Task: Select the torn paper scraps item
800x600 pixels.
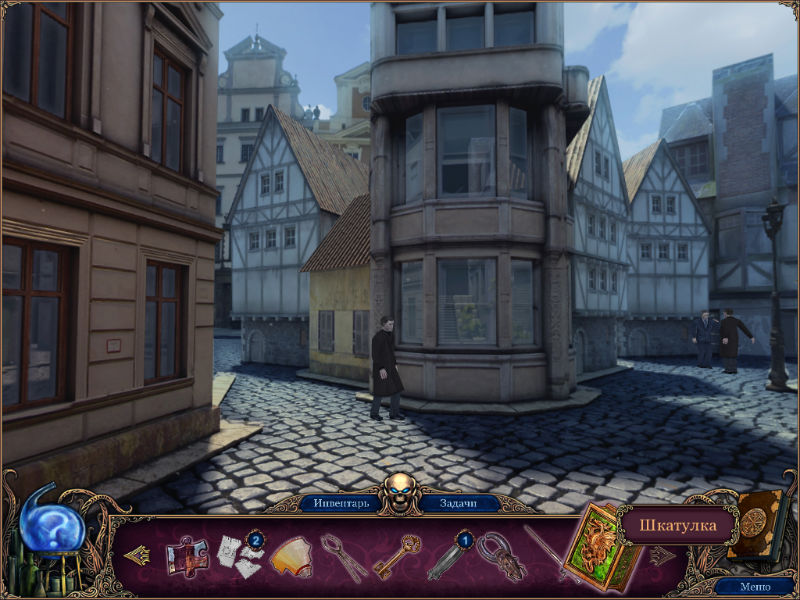Action: click(x=239, y=556)
